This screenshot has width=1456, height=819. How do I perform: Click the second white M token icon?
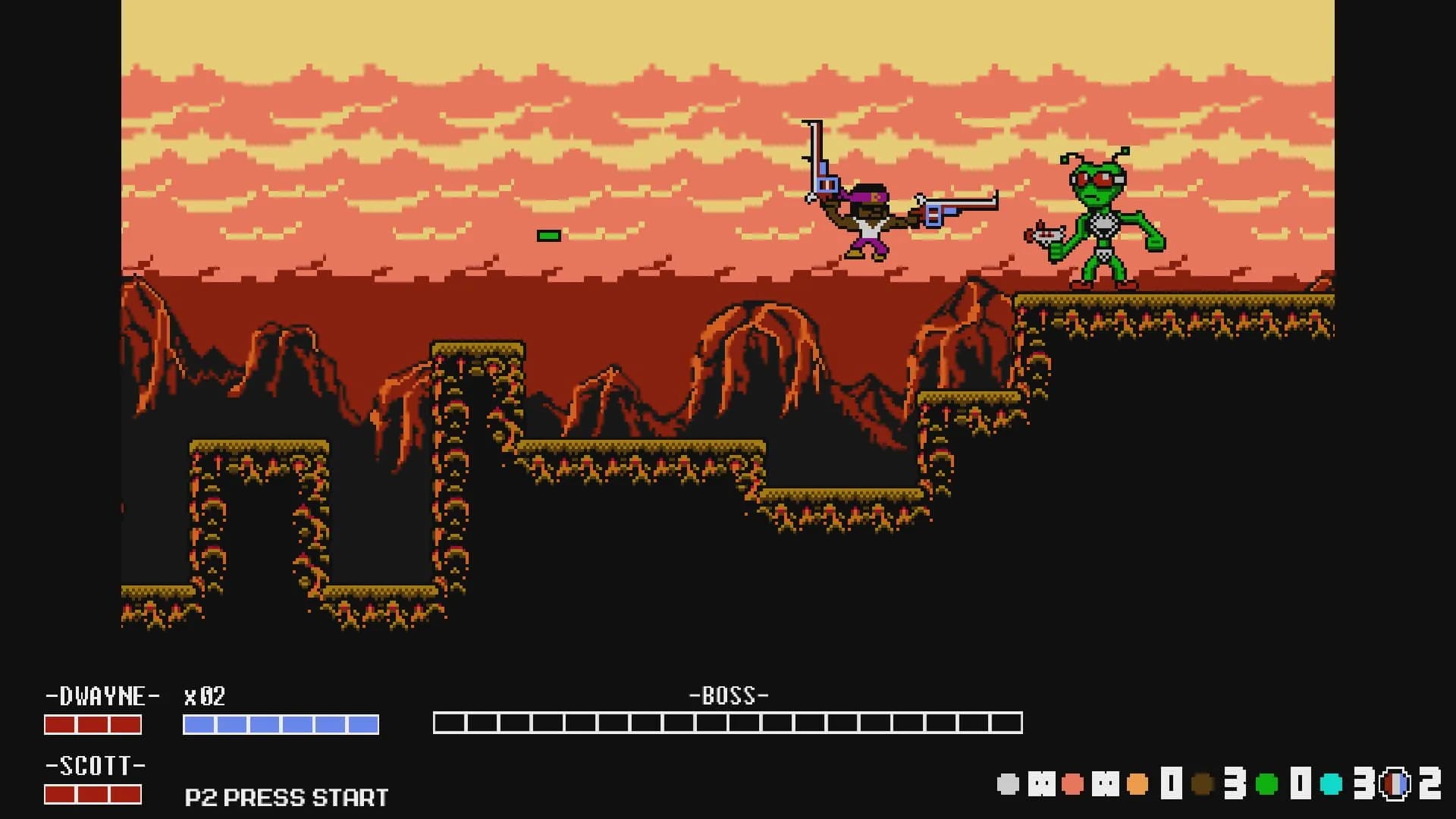tap(1106, 783)
